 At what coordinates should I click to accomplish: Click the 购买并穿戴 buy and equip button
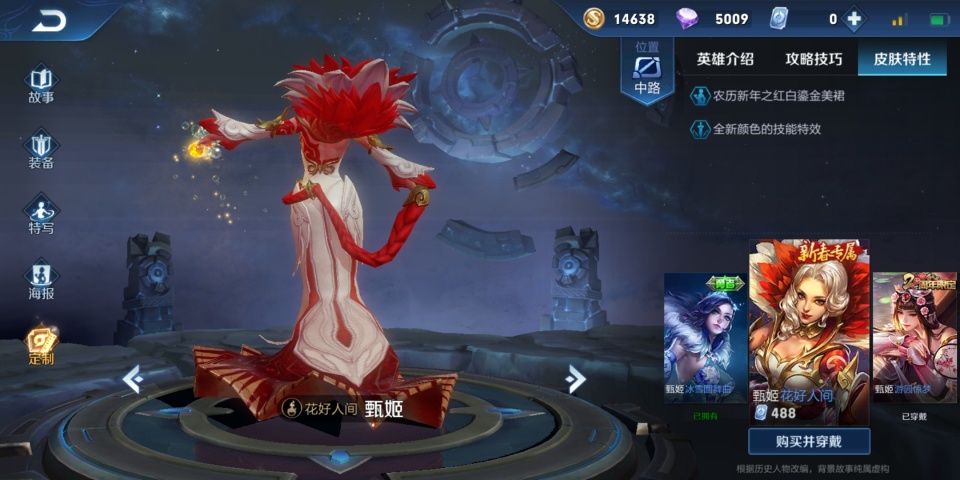(809, 442)
